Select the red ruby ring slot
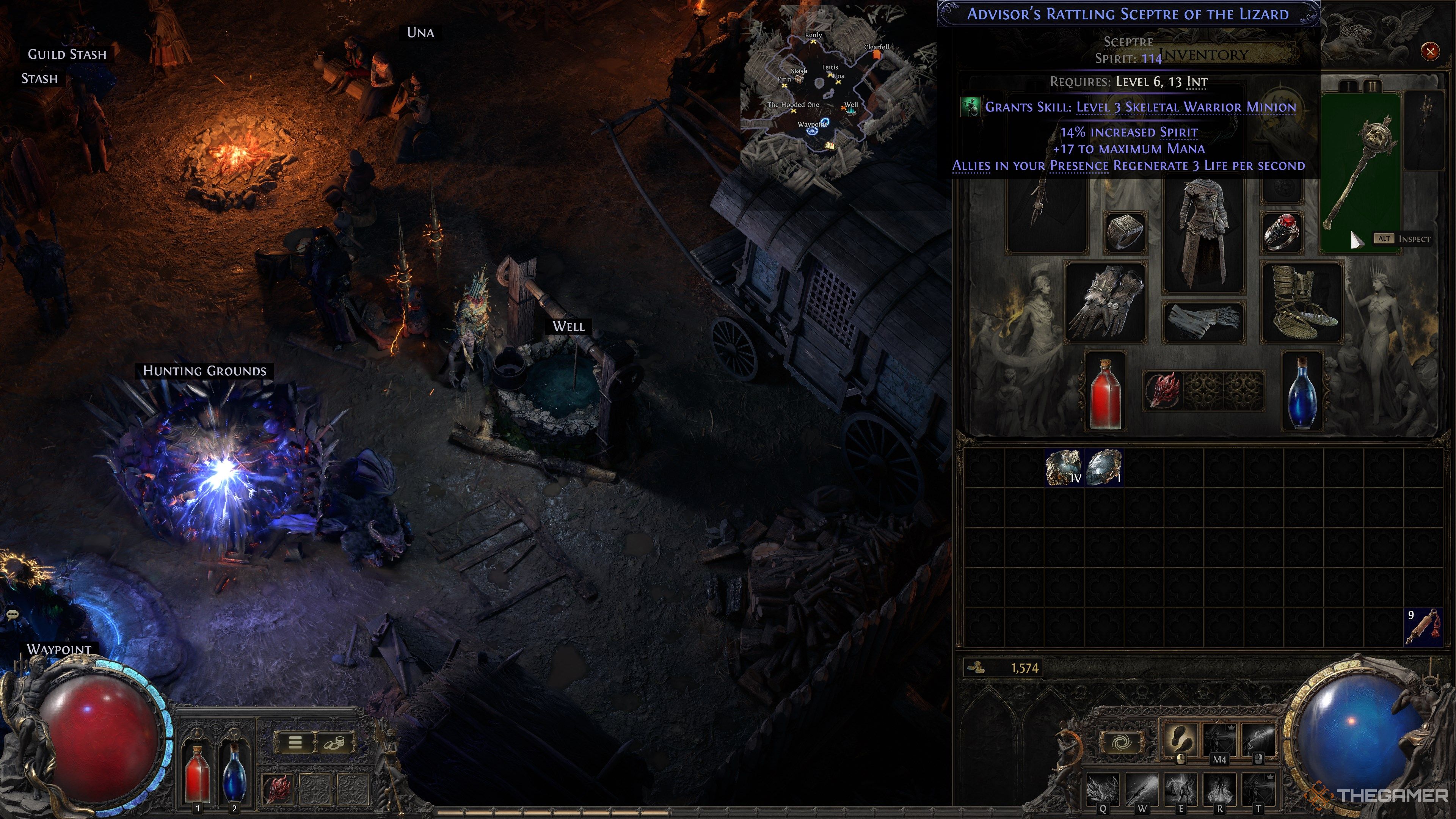Image resolution: width=1456 pixels, height=819 pixels. [1282, 232]
